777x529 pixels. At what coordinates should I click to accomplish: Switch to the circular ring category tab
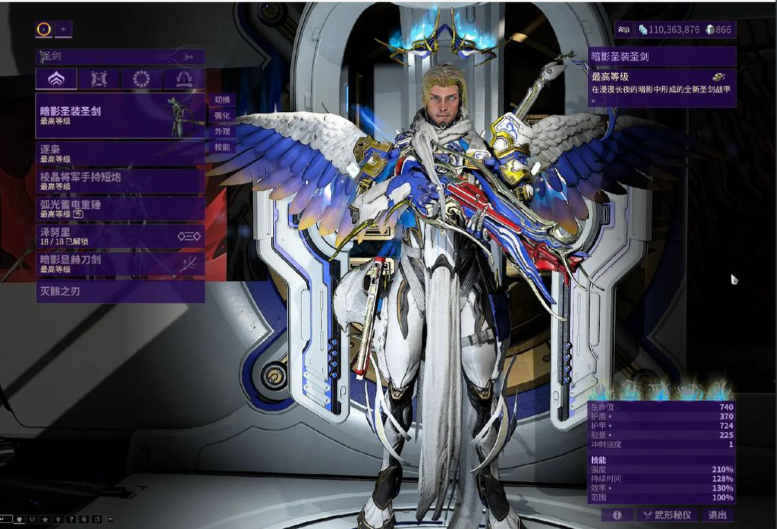click(141, 79)
